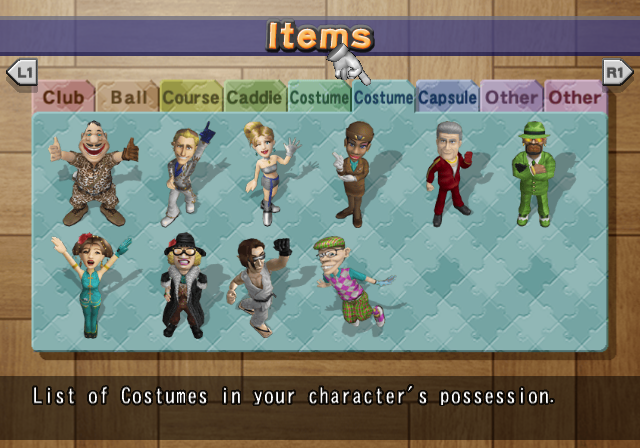Open the Ball tab
This screenshot has width=640, height=448.
(128, 98)
